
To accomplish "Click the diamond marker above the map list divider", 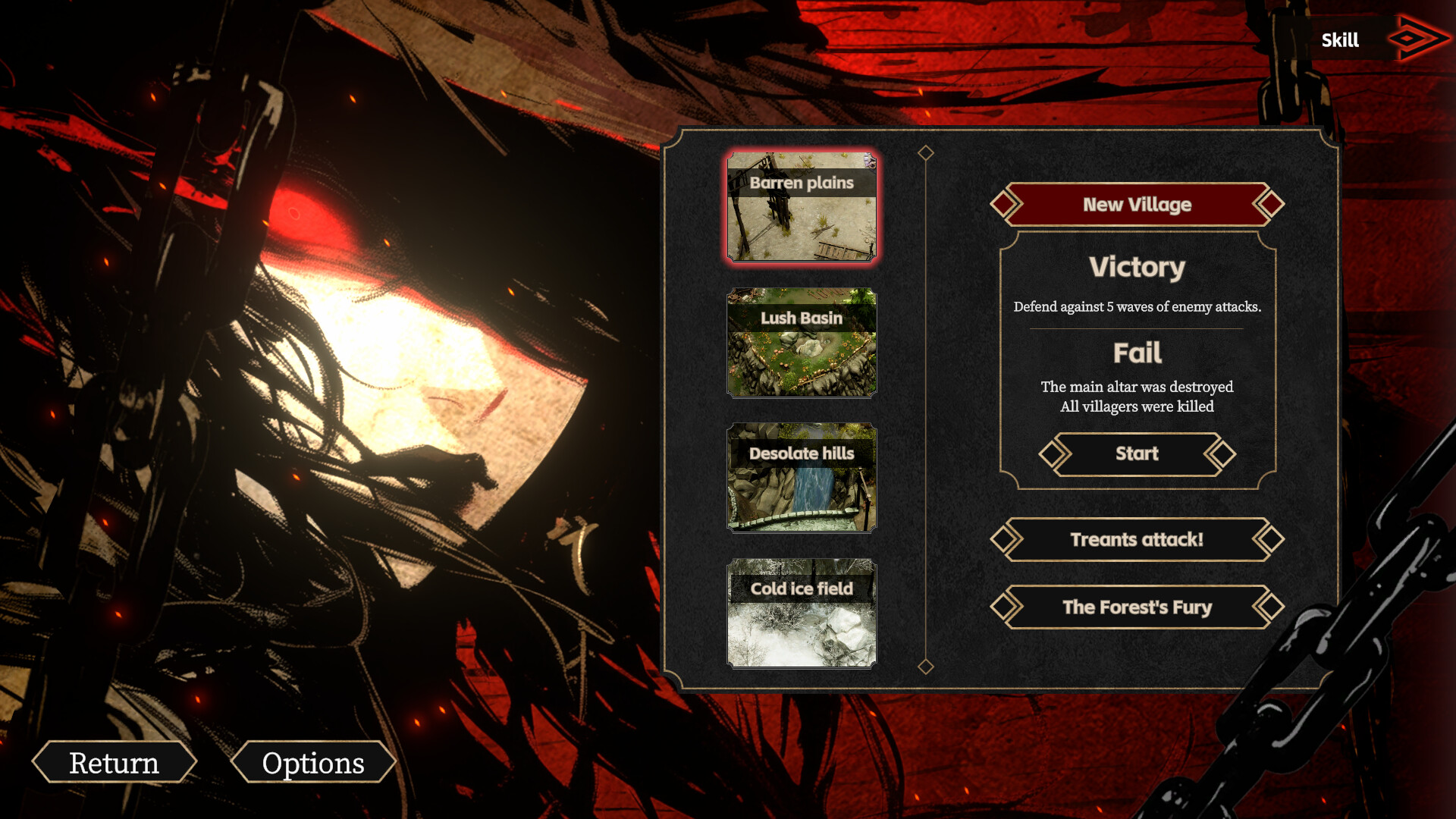I will (x=924, y=152).
